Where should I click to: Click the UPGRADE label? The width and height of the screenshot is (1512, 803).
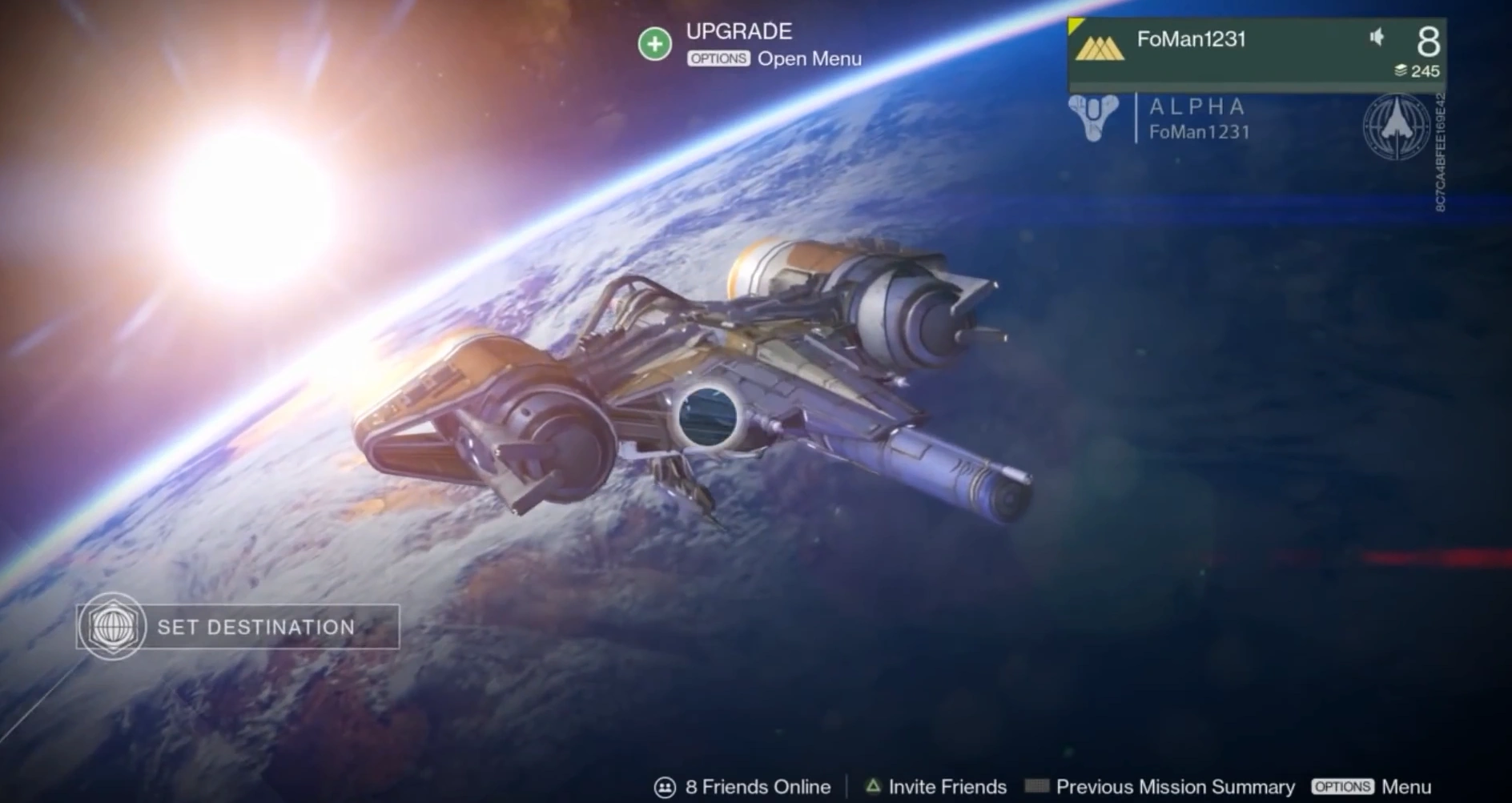coord(738,32)
